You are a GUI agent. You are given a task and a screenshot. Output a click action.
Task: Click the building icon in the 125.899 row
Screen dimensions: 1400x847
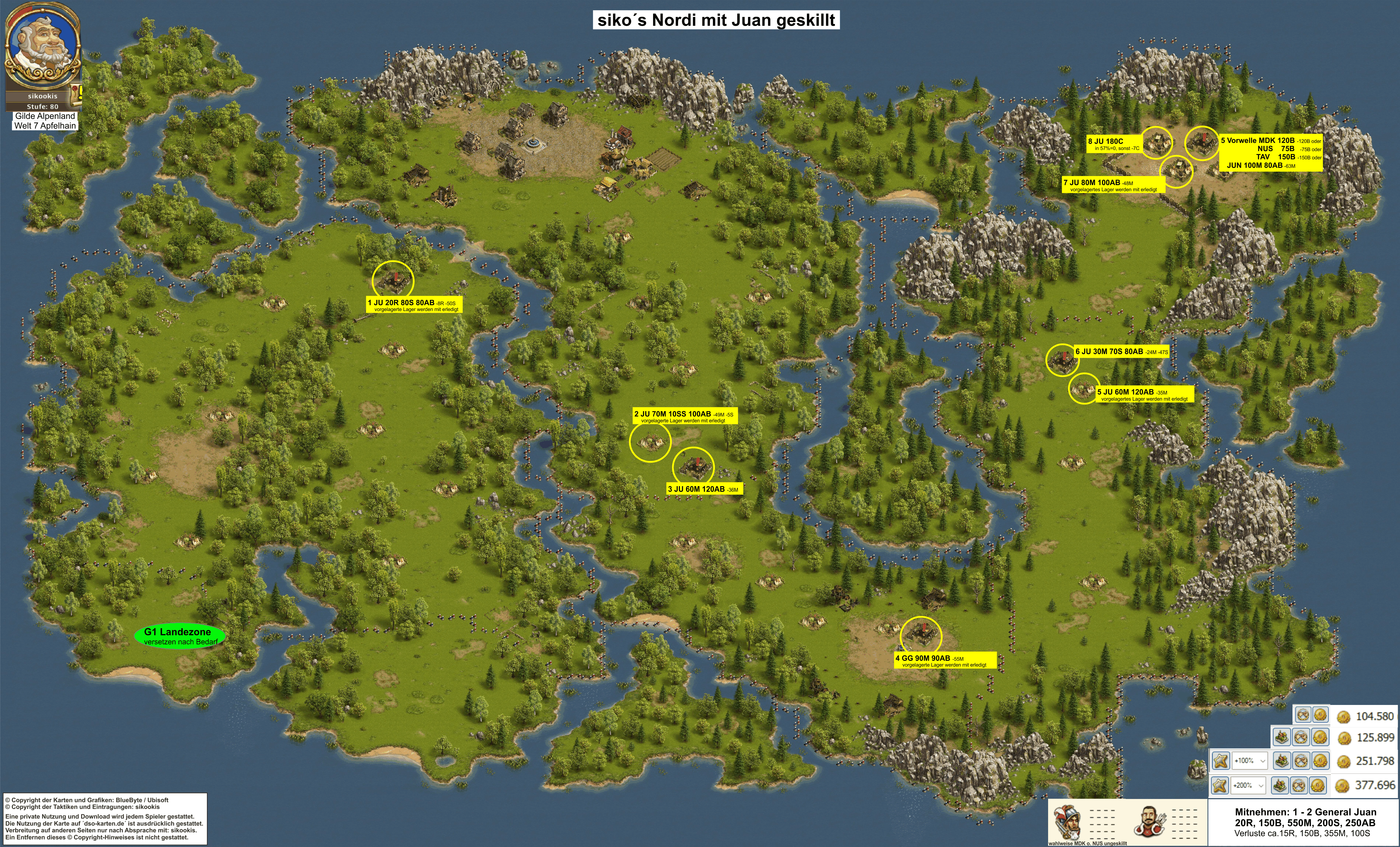pos(1282,737)
